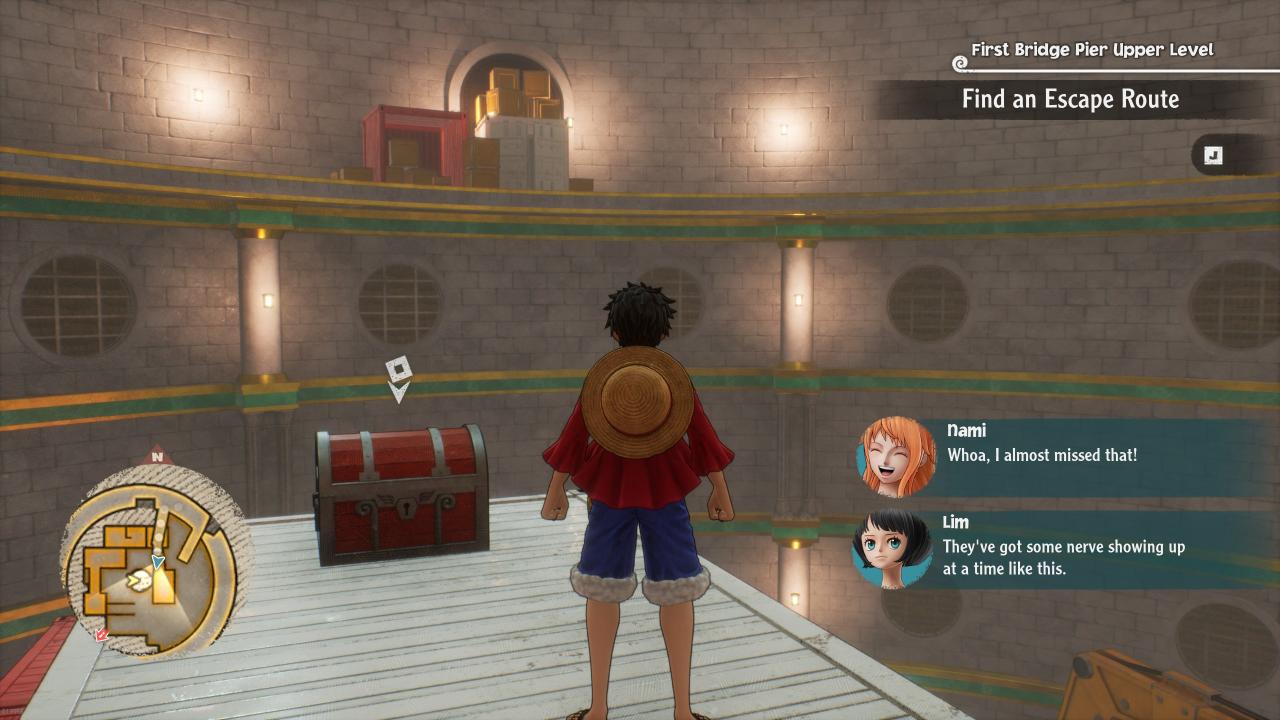The height and width of the screenshot is (720, 1280).
Task: Select the waypoint marker above the chest
Action: click(x=398, y=378)
